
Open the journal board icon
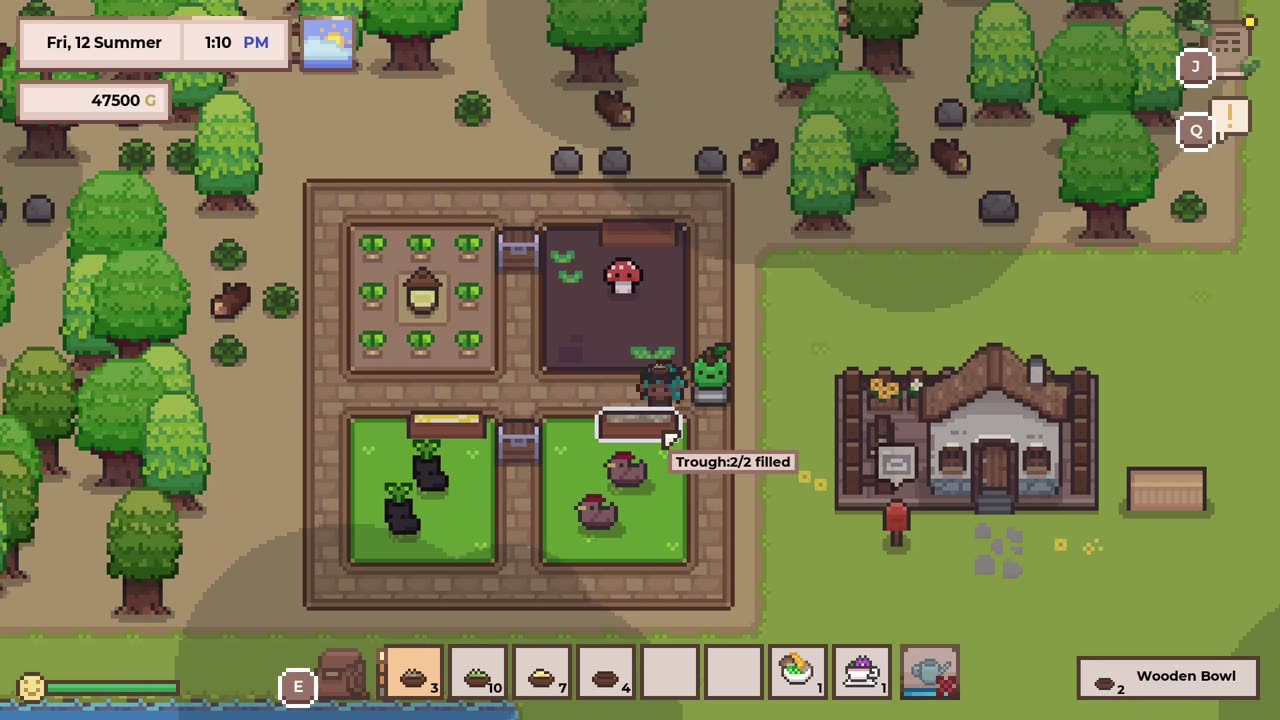click(1228, 45)
